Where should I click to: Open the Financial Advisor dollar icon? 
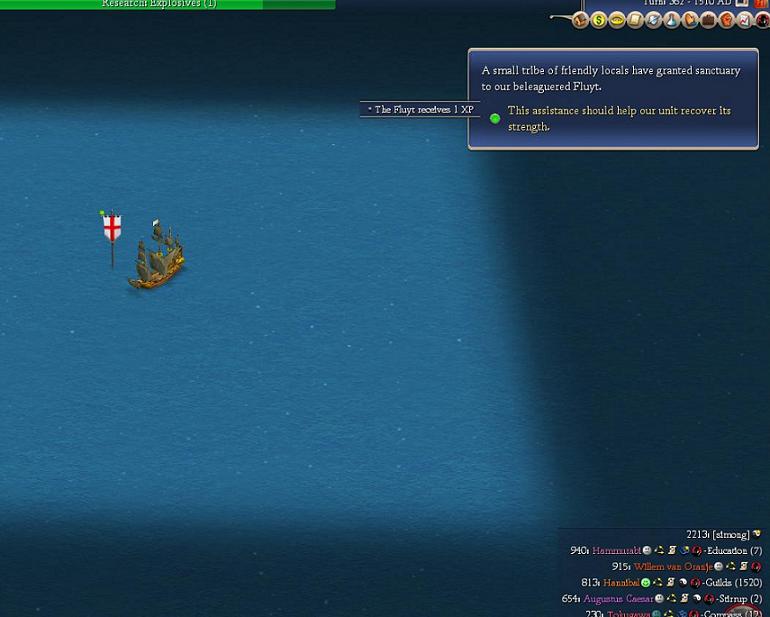tap(599, 20)
